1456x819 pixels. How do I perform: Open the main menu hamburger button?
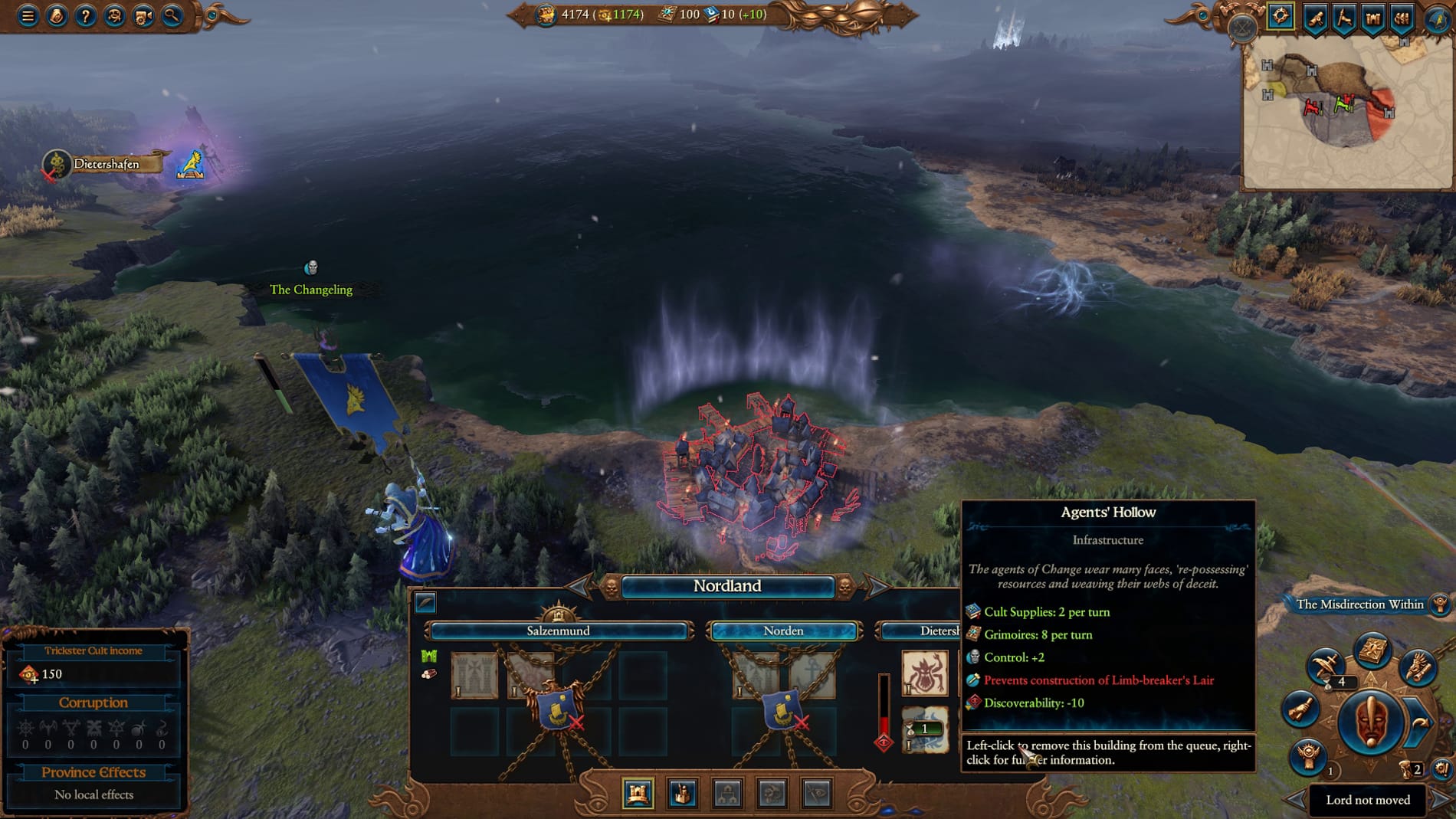28,15
